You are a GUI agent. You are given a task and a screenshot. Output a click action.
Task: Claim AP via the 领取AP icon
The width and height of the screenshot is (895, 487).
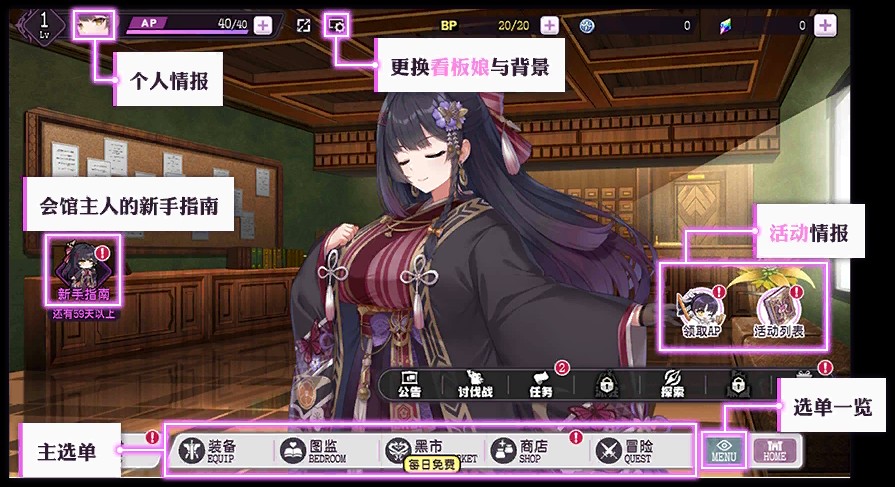[x=701, y=312]
